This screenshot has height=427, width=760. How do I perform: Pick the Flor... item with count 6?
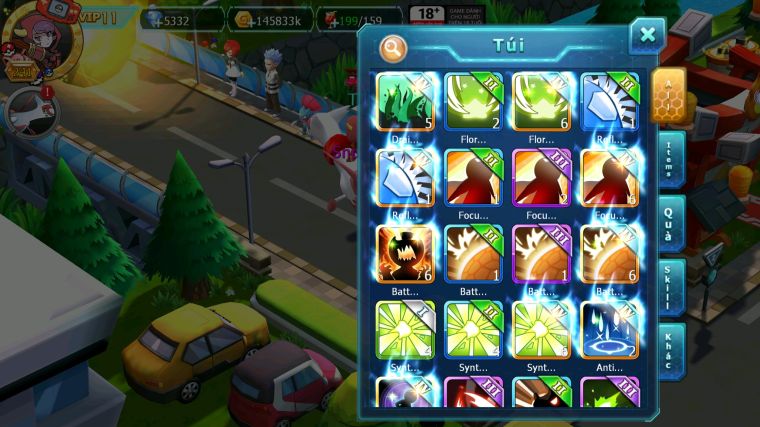(541, 101)
